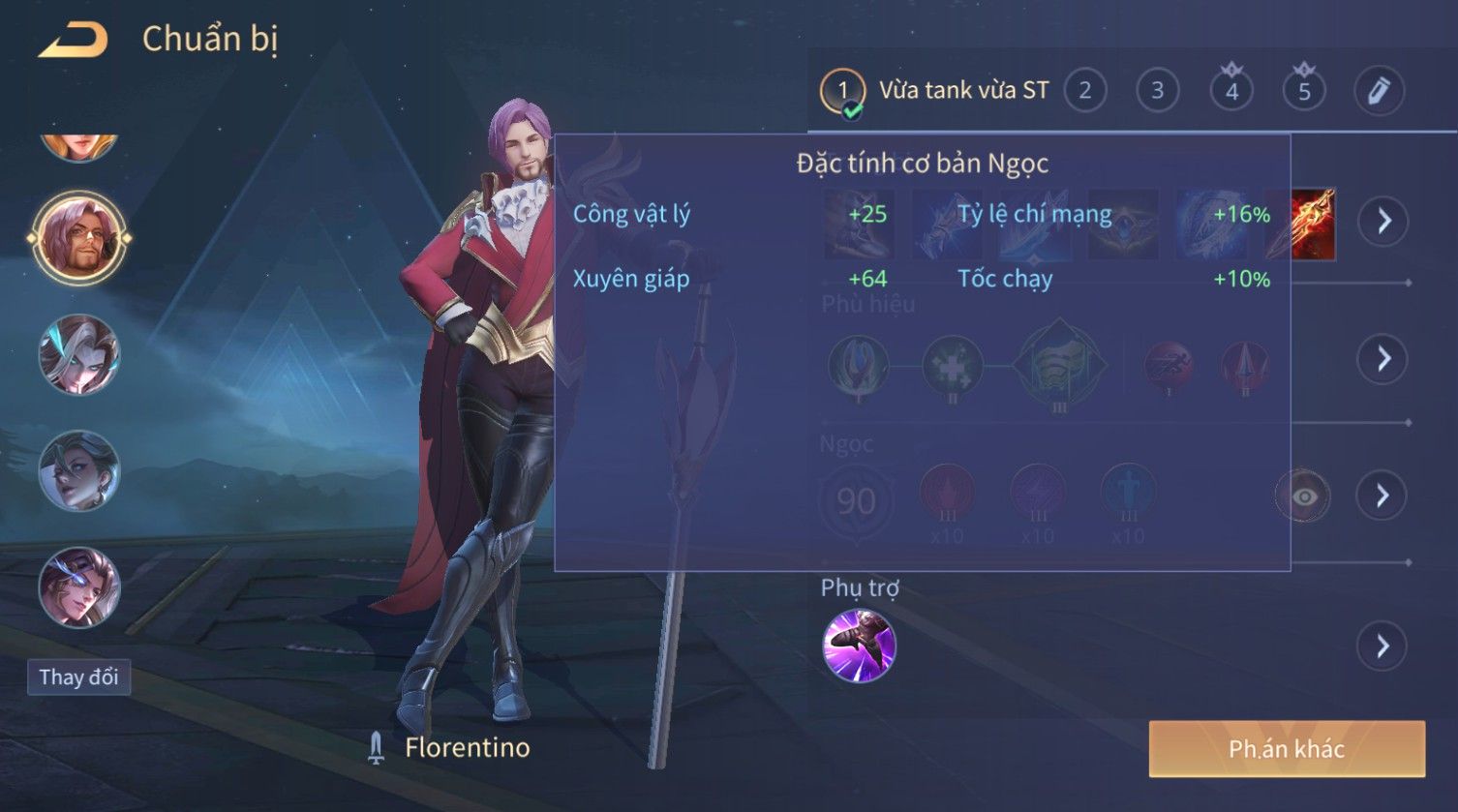This screenshot has height=812, width=1458.
Task: Click the Thay đổi button
Action: pyautogui.click(x=78, y=677)
